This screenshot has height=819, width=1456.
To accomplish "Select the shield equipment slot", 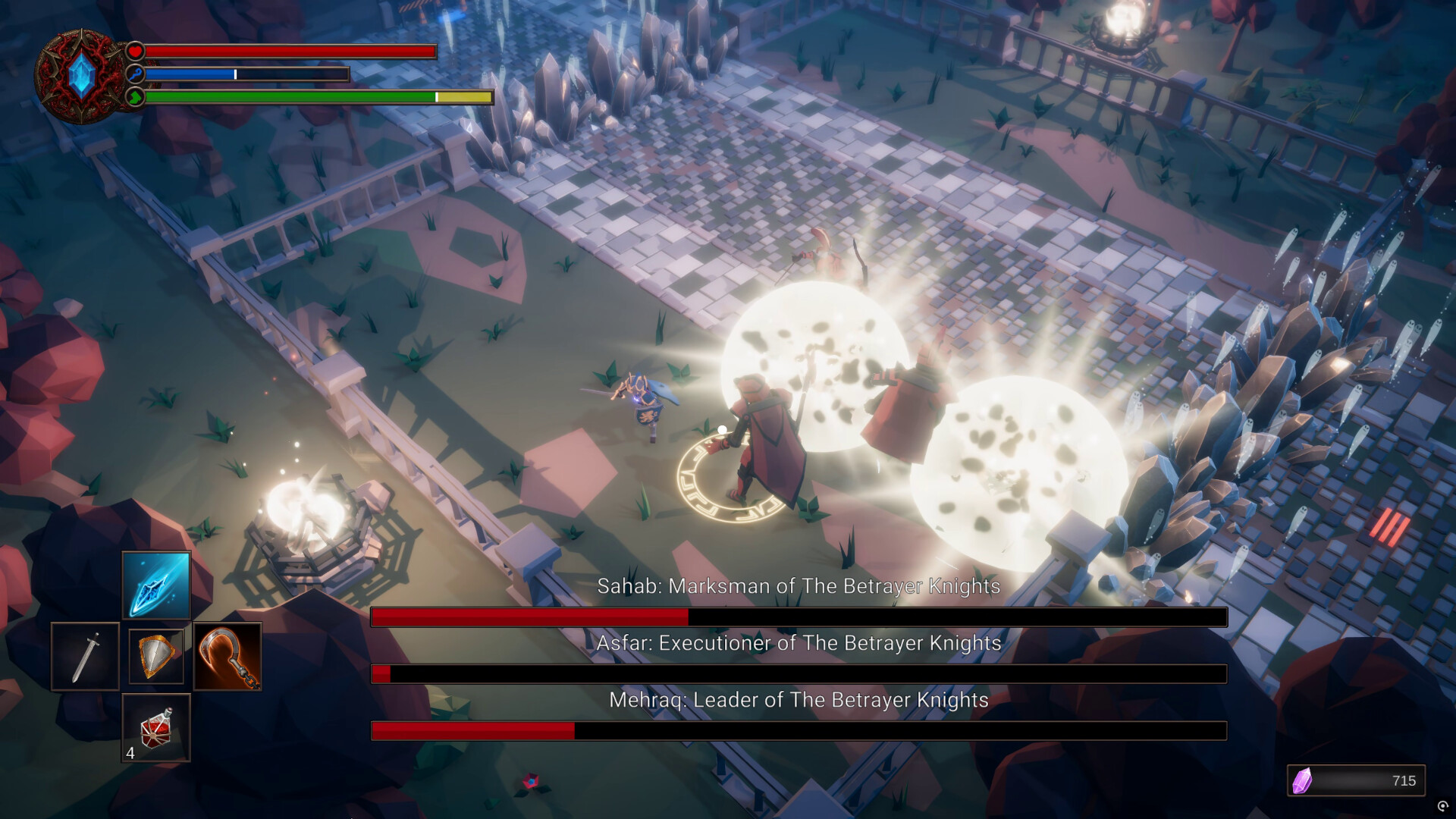I will coord(156,657).
